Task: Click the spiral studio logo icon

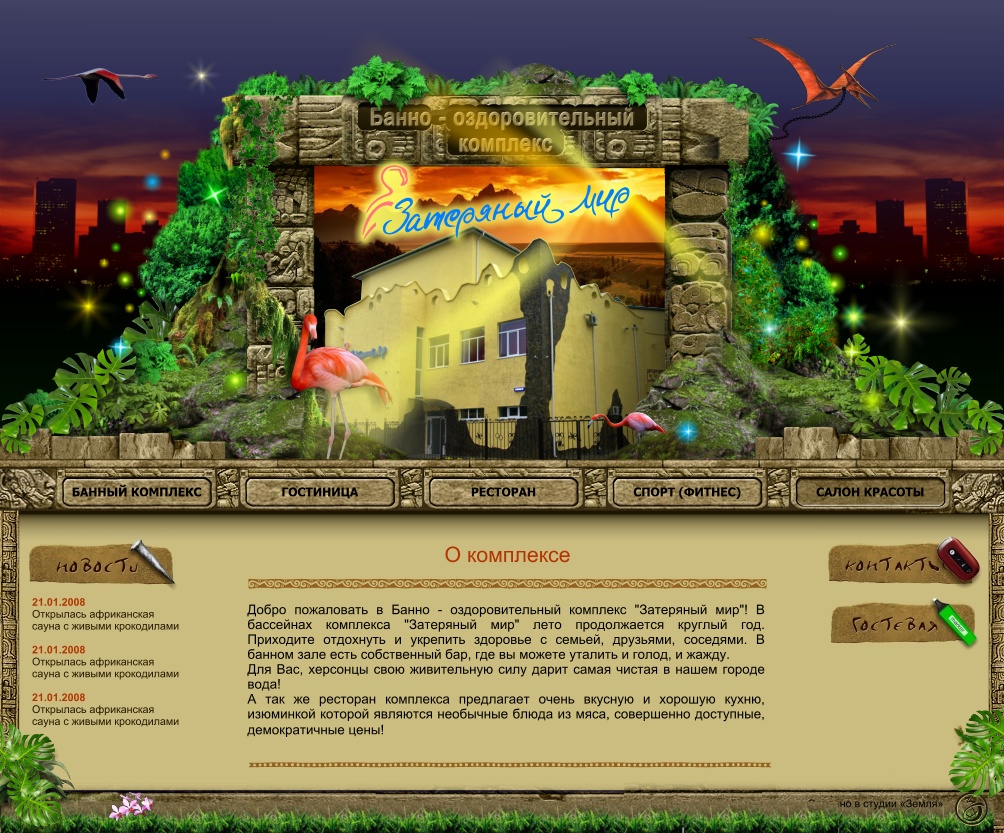Action: (x=970, y=808)
